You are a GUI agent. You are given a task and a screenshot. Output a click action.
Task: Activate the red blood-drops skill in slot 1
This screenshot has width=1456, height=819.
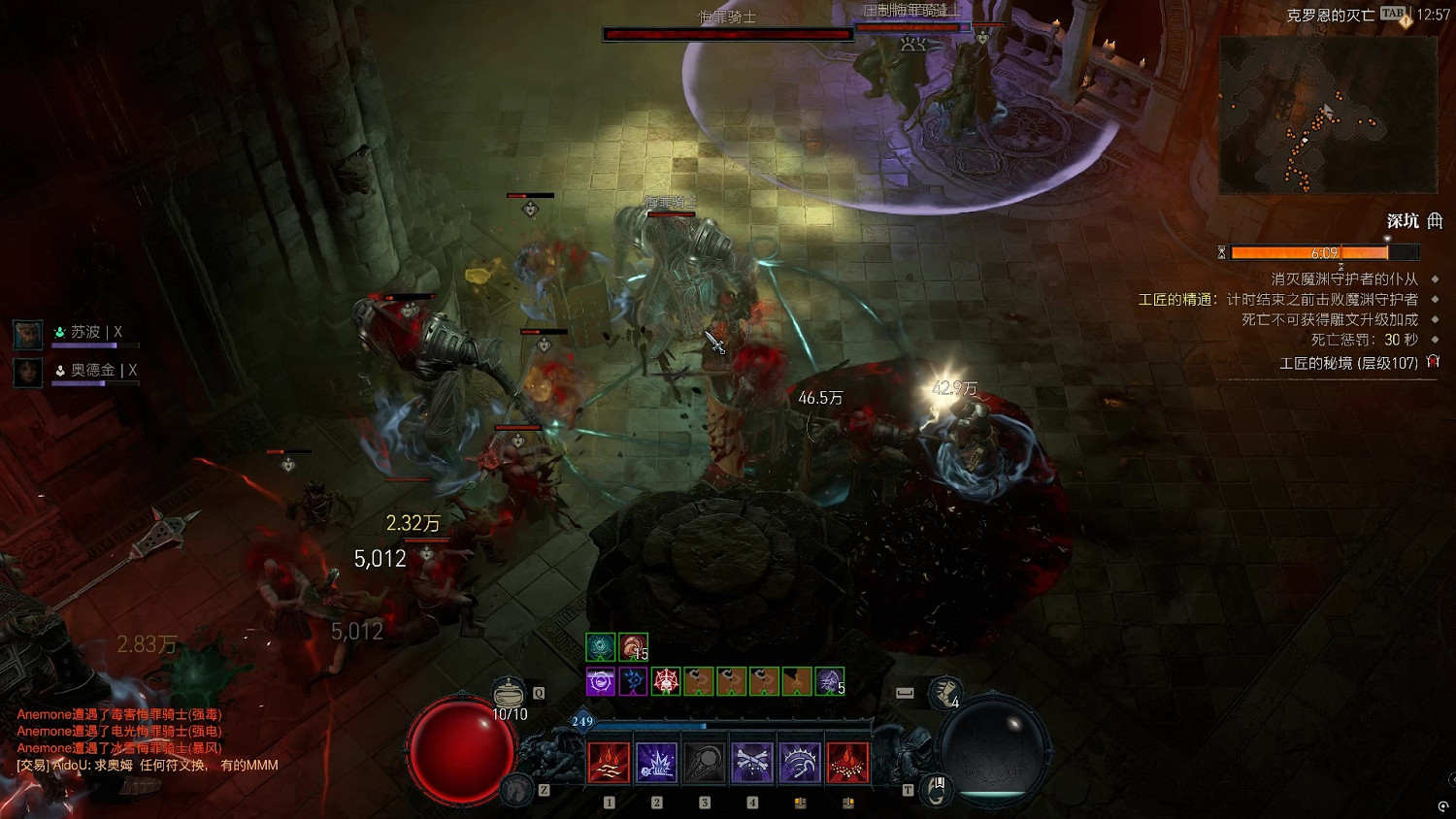[609, 763]
